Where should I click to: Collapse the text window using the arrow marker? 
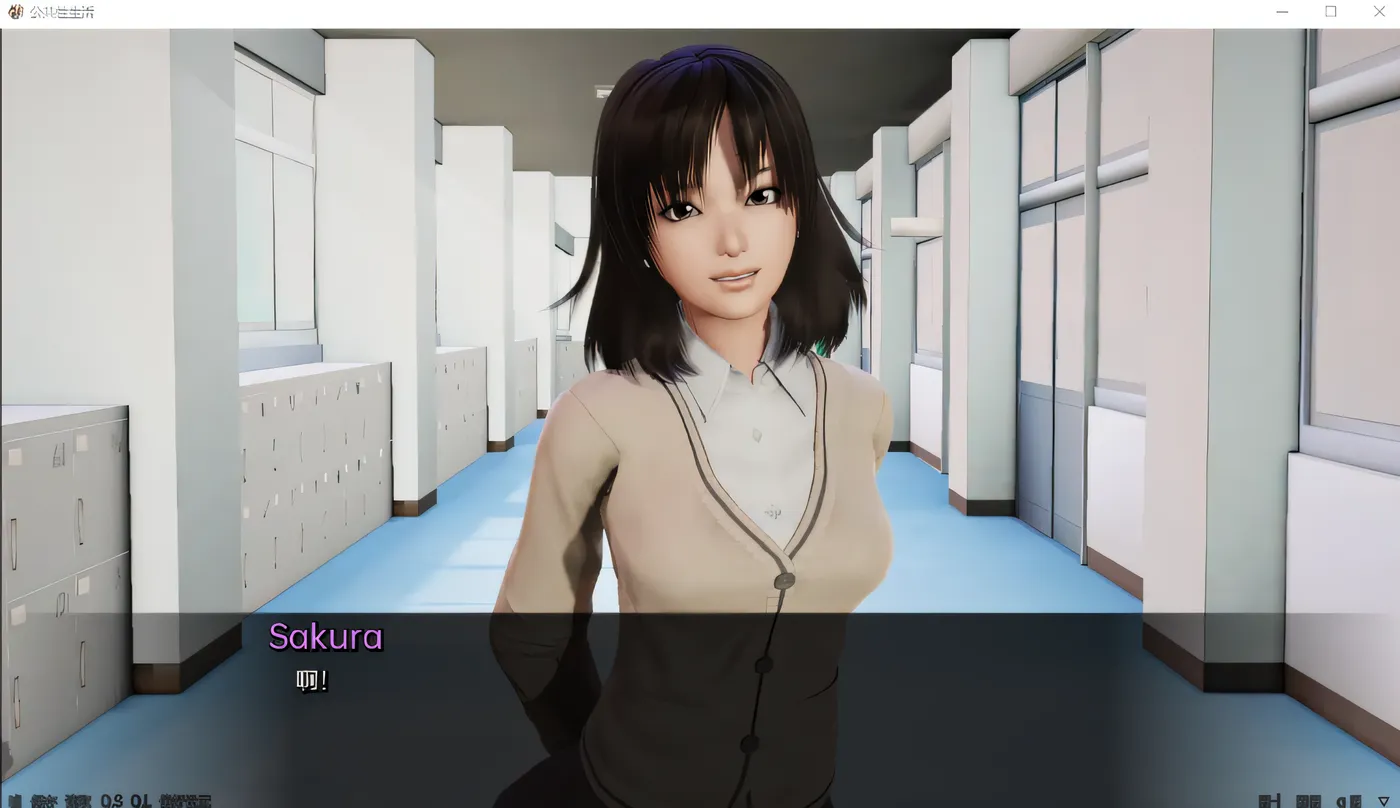(1384, 800)
